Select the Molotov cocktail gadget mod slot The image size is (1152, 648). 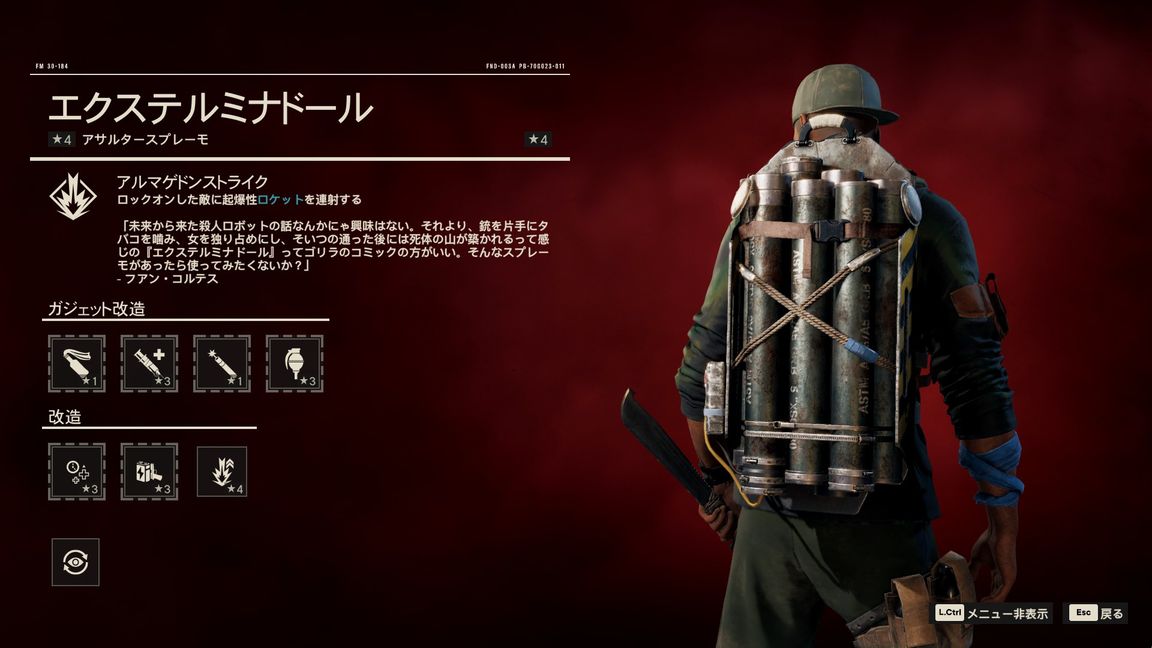pyautogui.click(x=77, y=363)
